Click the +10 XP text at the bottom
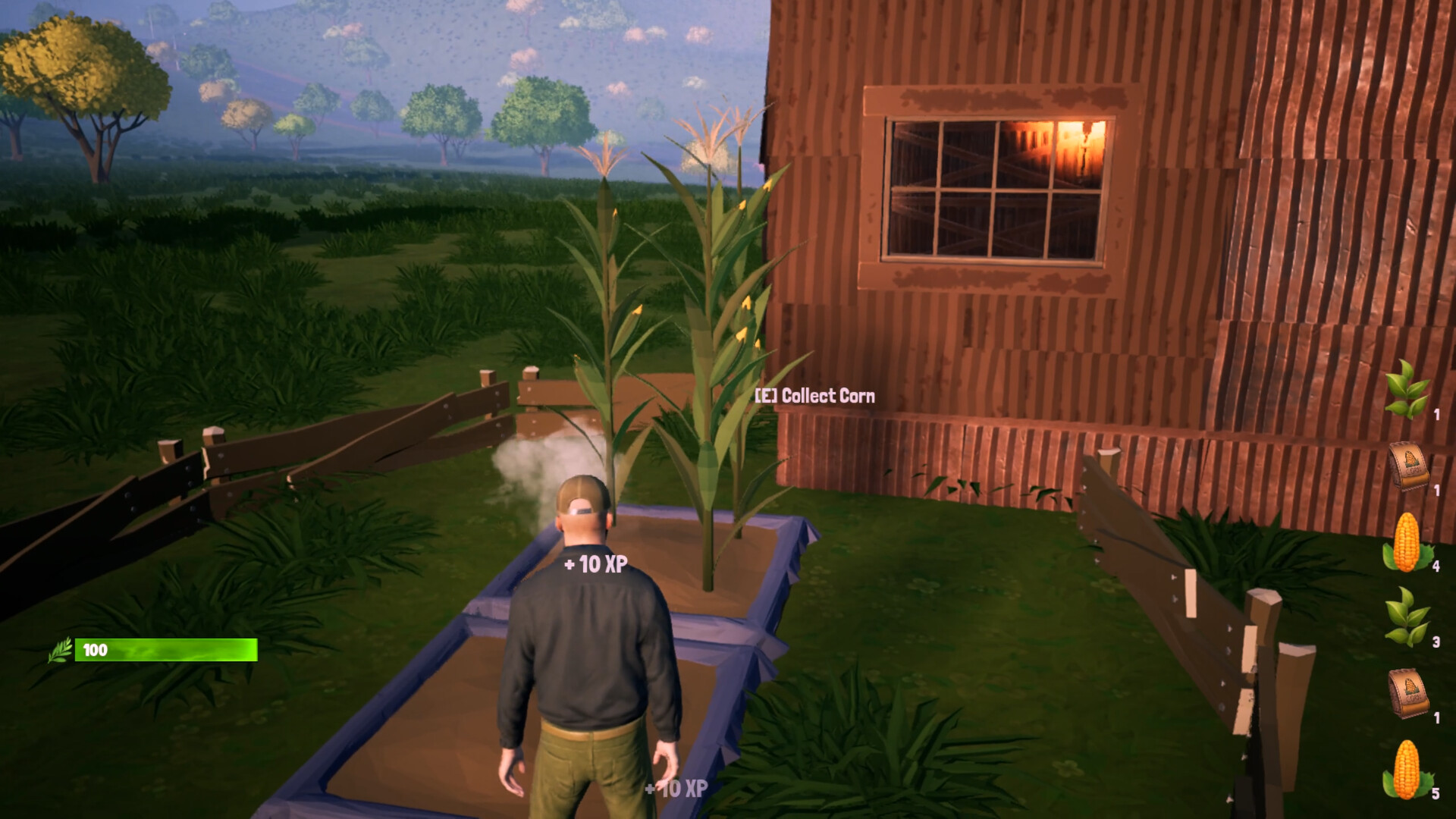This screenshot has height=819, width=1456. pyautogui.click(x=673, y=789)
